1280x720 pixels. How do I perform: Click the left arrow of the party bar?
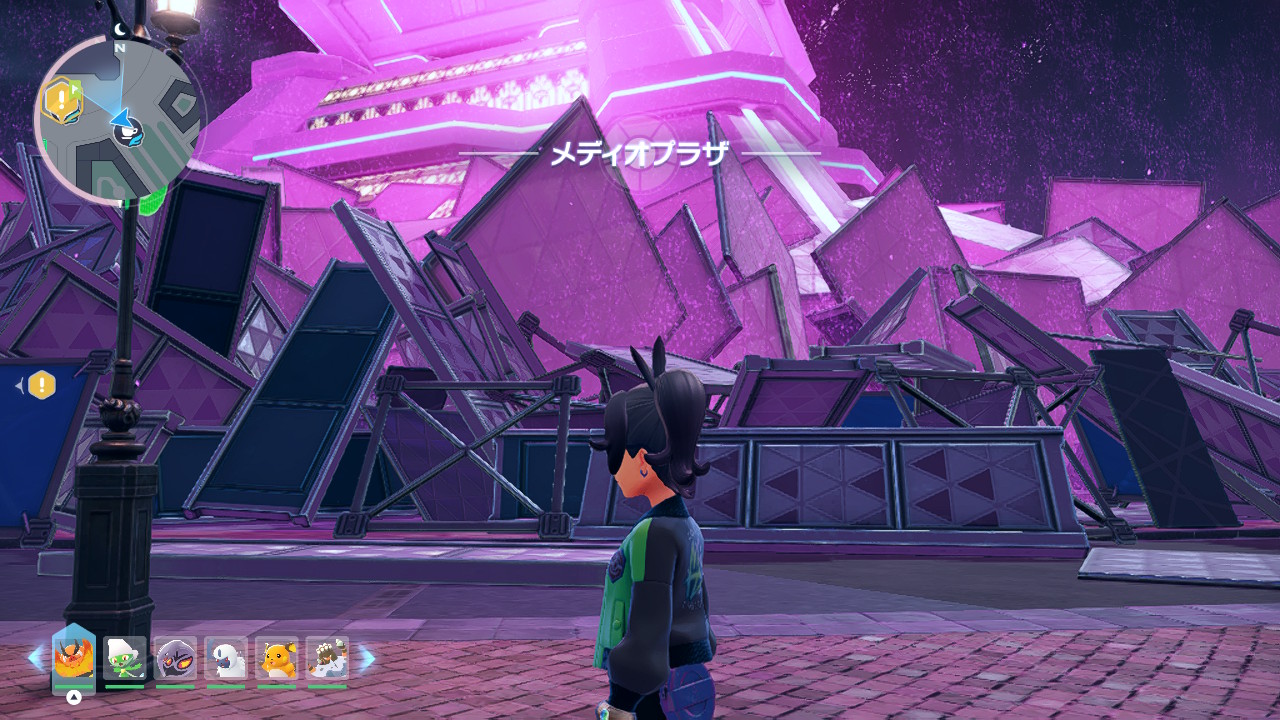(x=36, y=658)
